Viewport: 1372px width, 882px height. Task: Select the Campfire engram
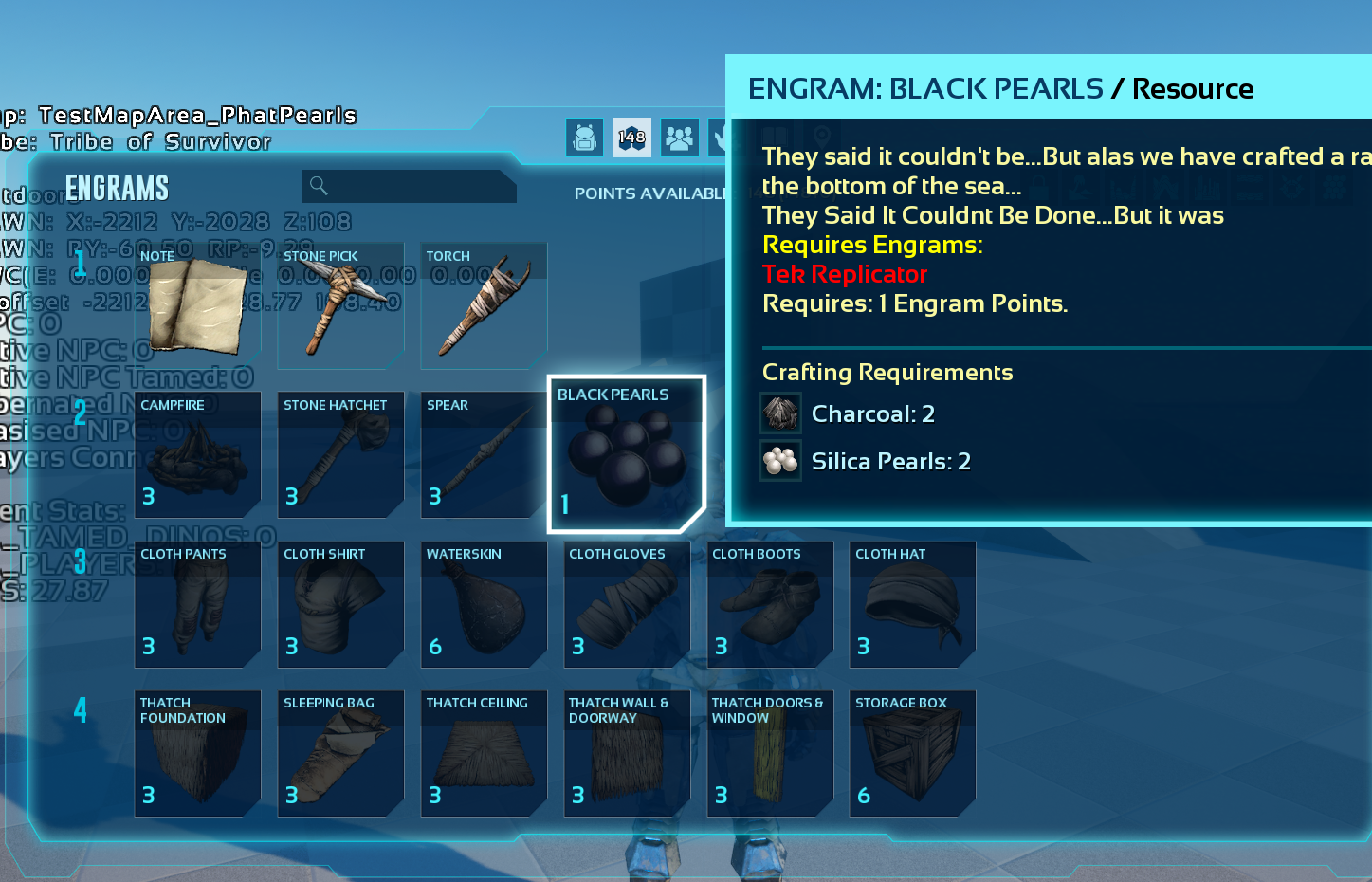[x=198, y=455]
